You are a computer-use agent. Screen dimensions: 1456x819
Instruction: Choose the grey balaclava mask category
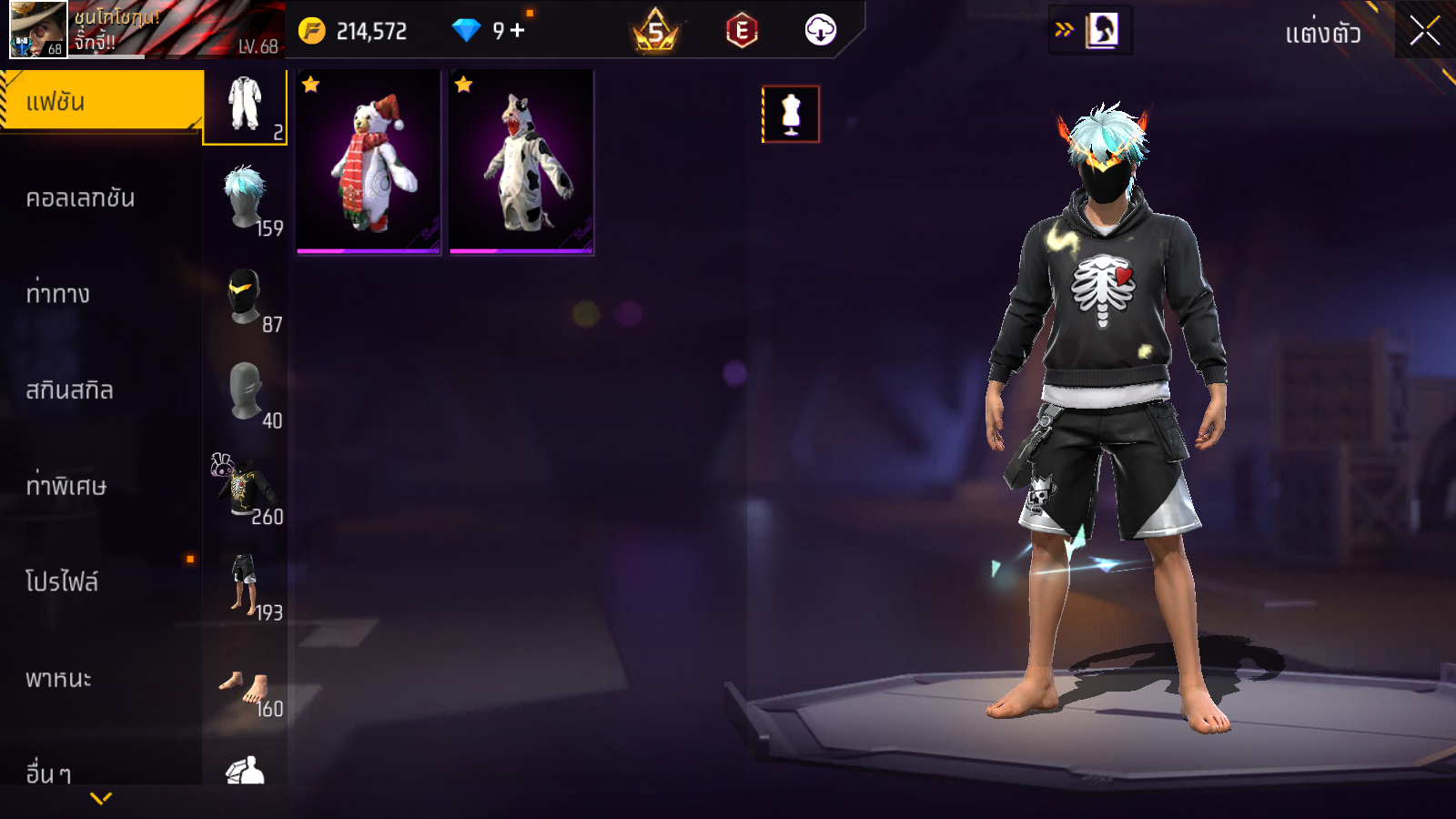pyautogui.click(x=246, y=393)
